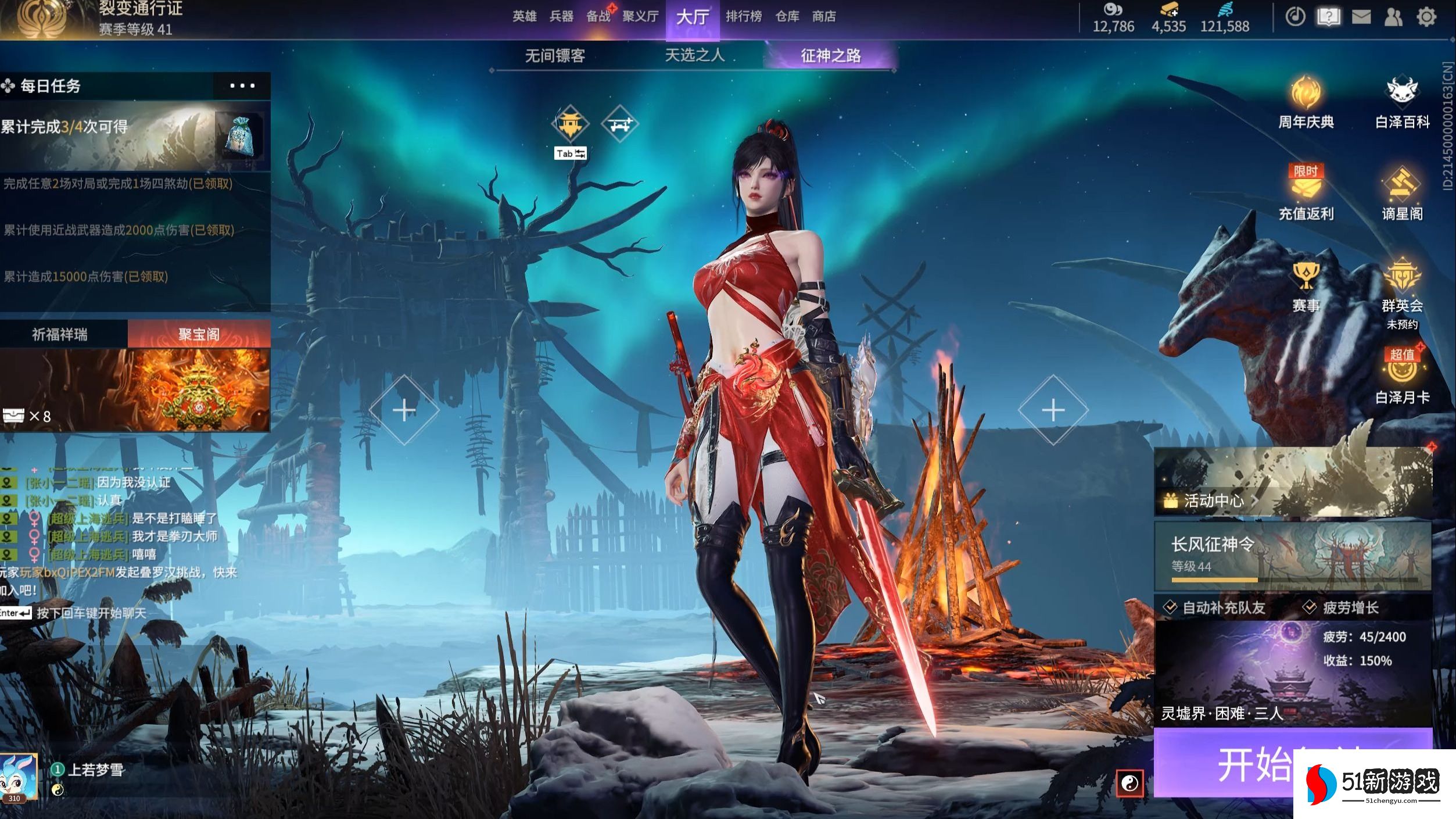
Task: Open the gear settings icon
Action: pyautogui.click(x=1426, y=17)
